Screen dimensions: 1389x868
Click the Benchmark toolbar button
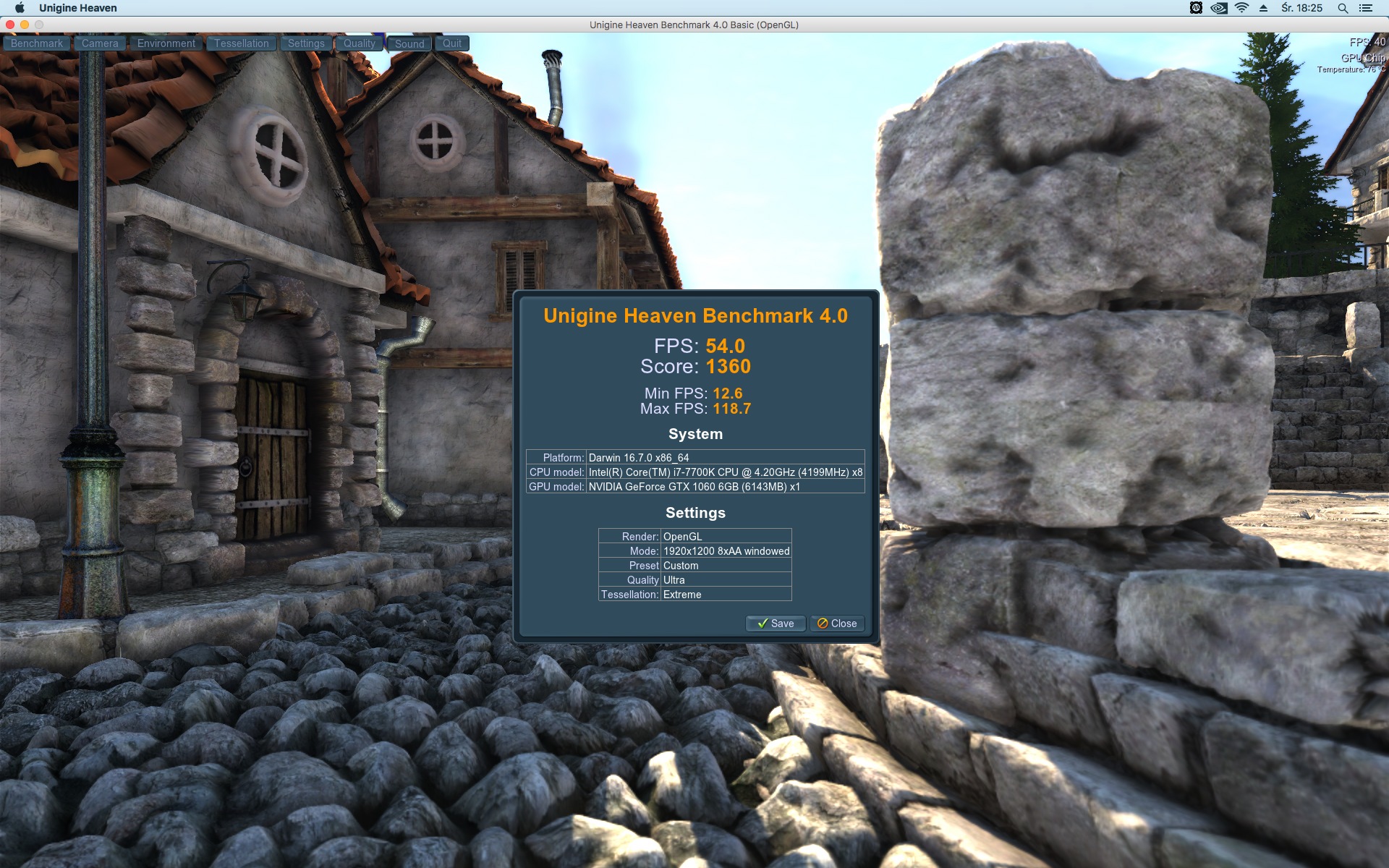coord(37,43)
